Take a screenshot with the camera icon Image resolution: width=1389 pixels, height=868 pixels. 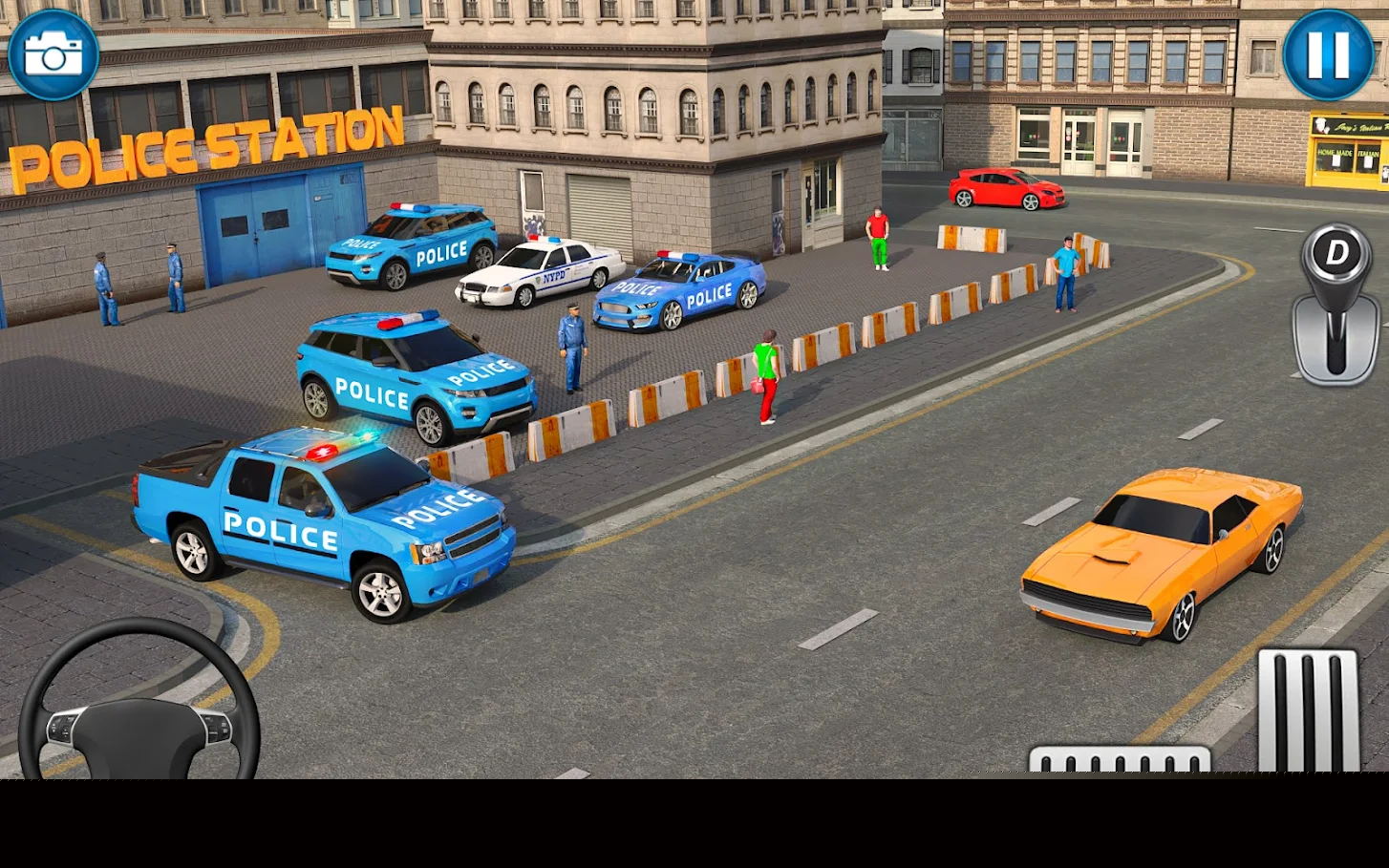click(x=54, y=54)
